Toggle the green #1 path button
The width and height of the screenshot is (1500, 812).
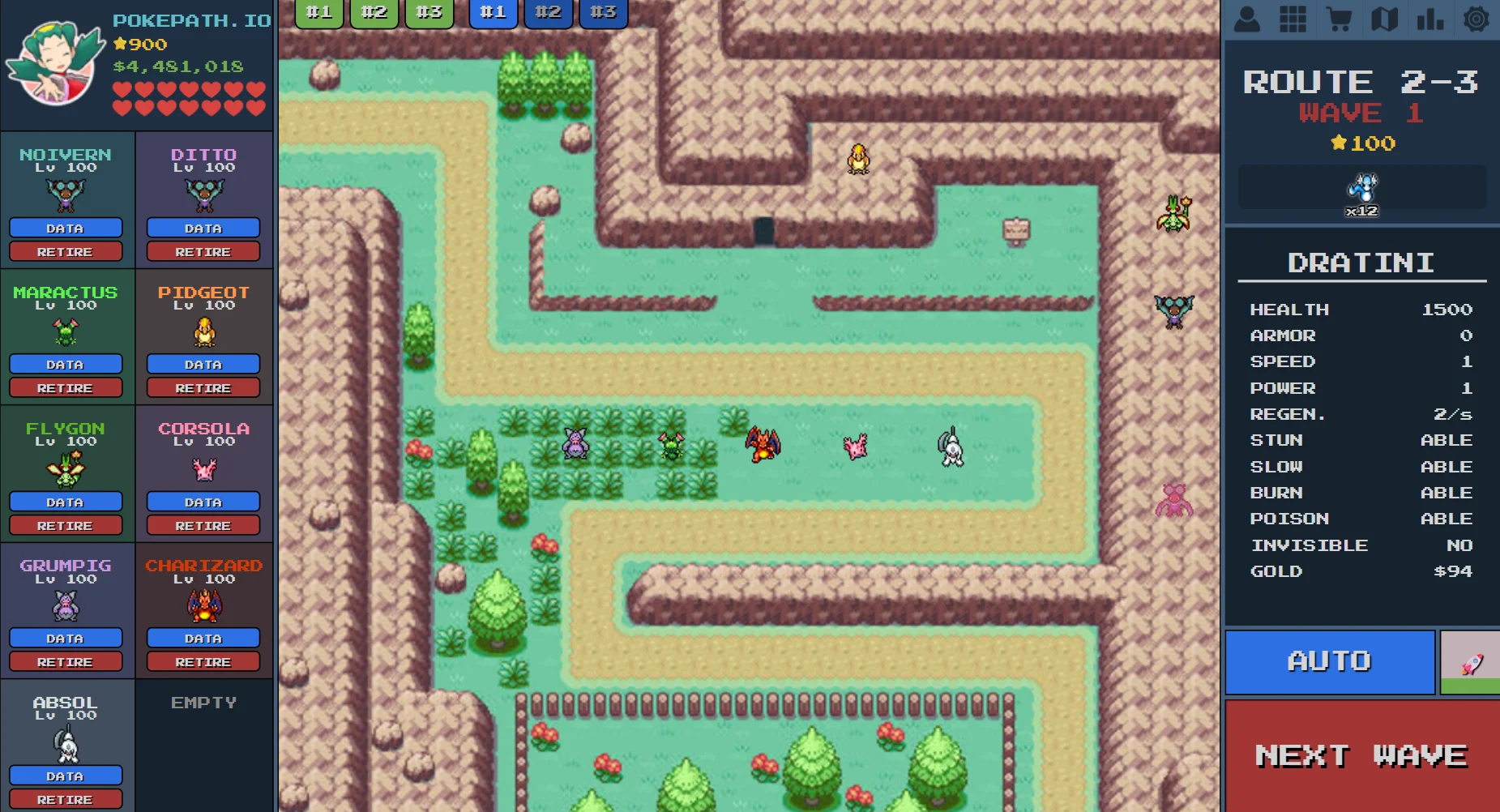tap(319, 12)
